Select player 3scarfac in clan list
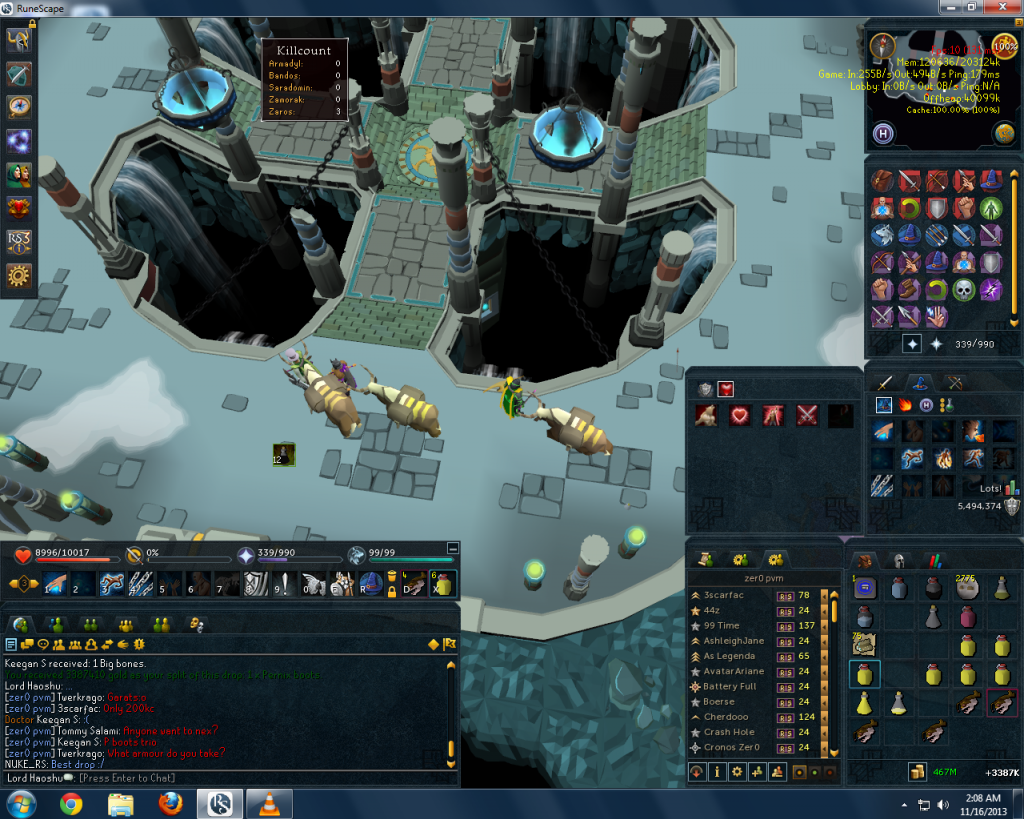The image size is (1024, 819). click(x=737, y=595)
